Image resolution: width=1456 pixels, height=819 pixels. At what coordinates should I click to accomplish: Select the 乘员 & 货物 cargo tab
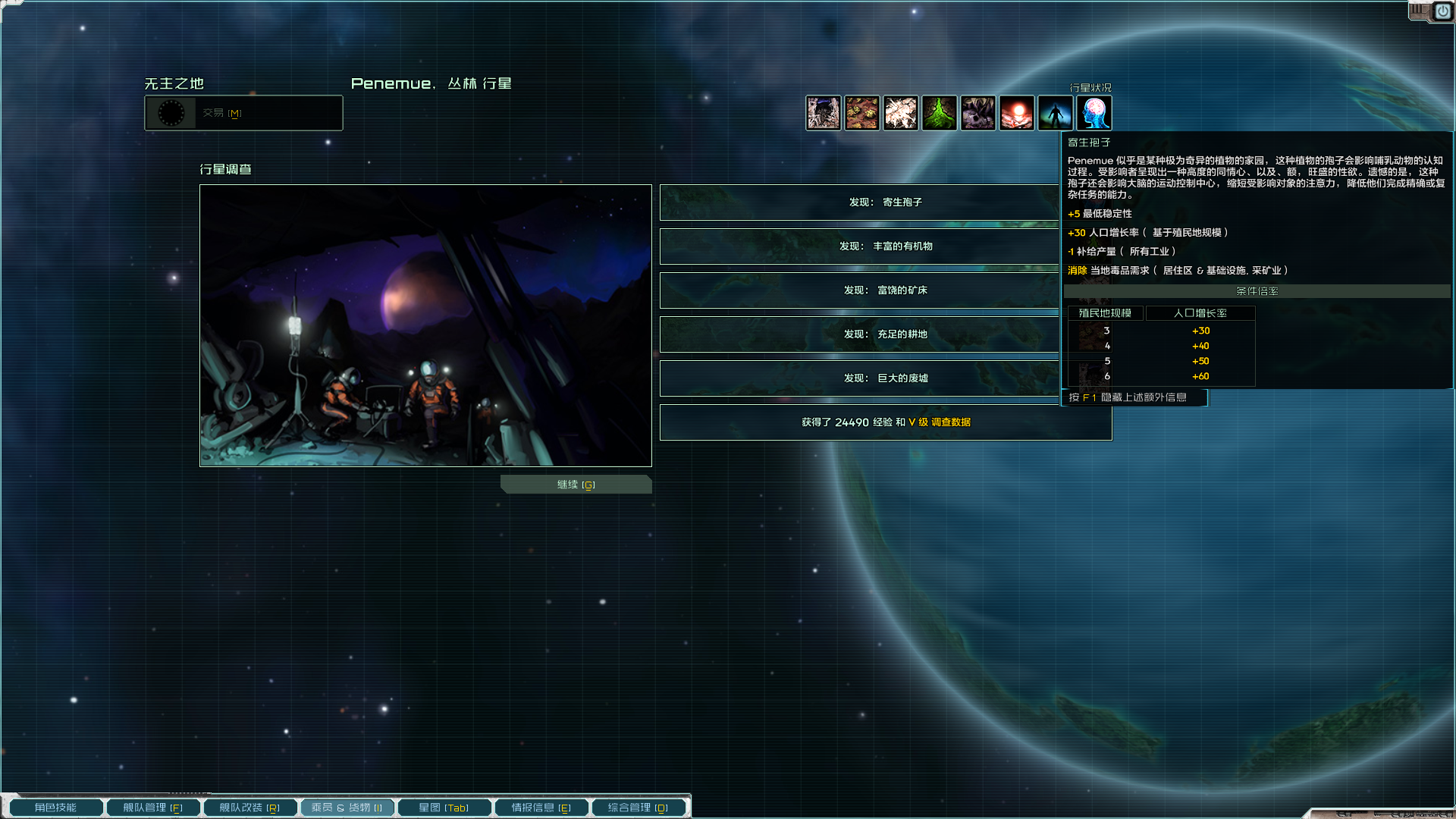point(347,808)
